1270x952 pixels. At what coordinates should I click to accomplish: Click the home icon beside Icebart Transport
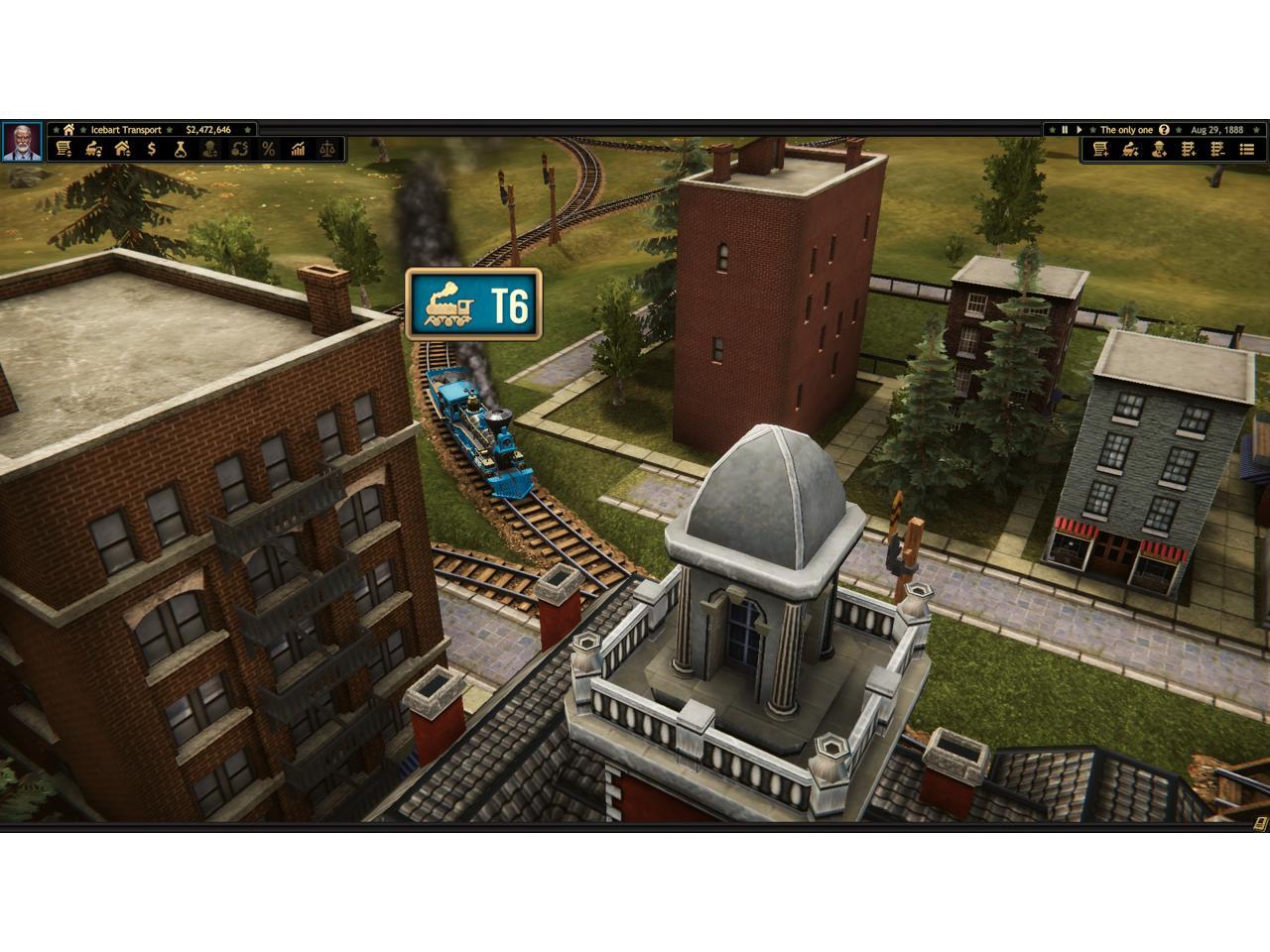(68, 130)
